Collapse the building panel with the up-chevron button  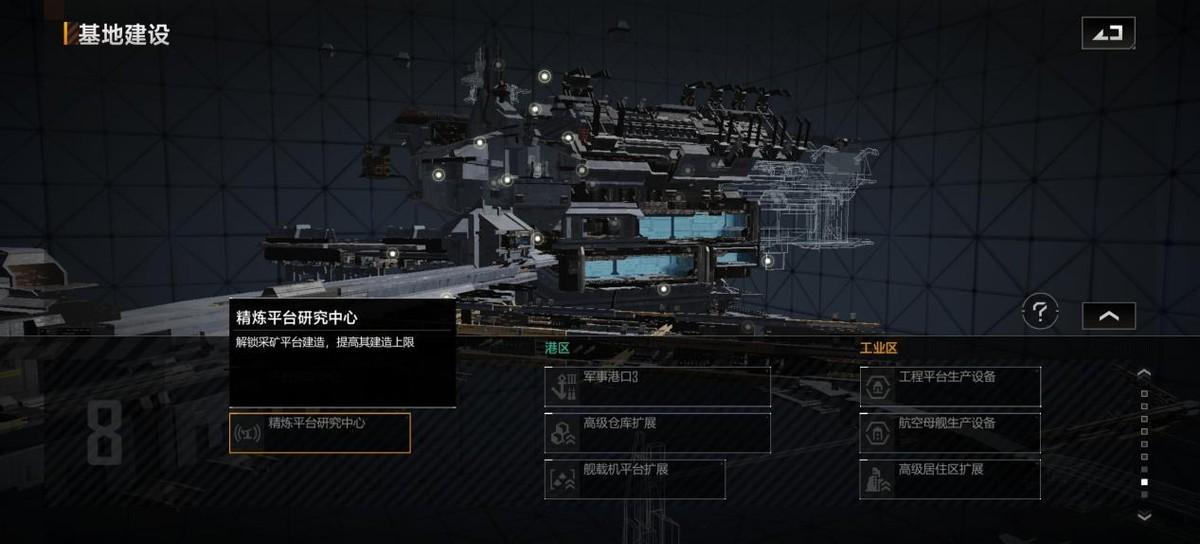click(1108, 315)
